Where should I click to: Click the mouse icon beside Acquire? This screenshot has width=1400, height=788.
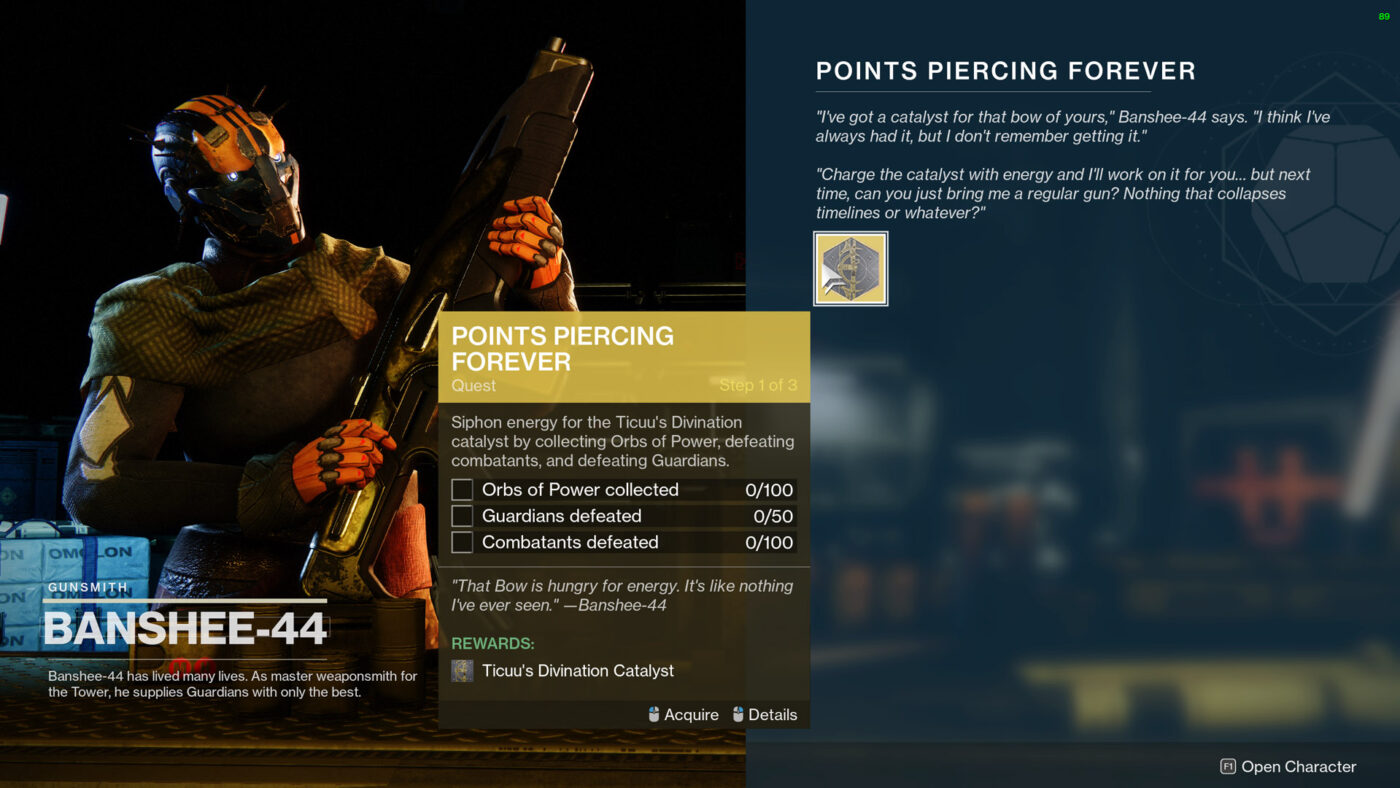651,714
